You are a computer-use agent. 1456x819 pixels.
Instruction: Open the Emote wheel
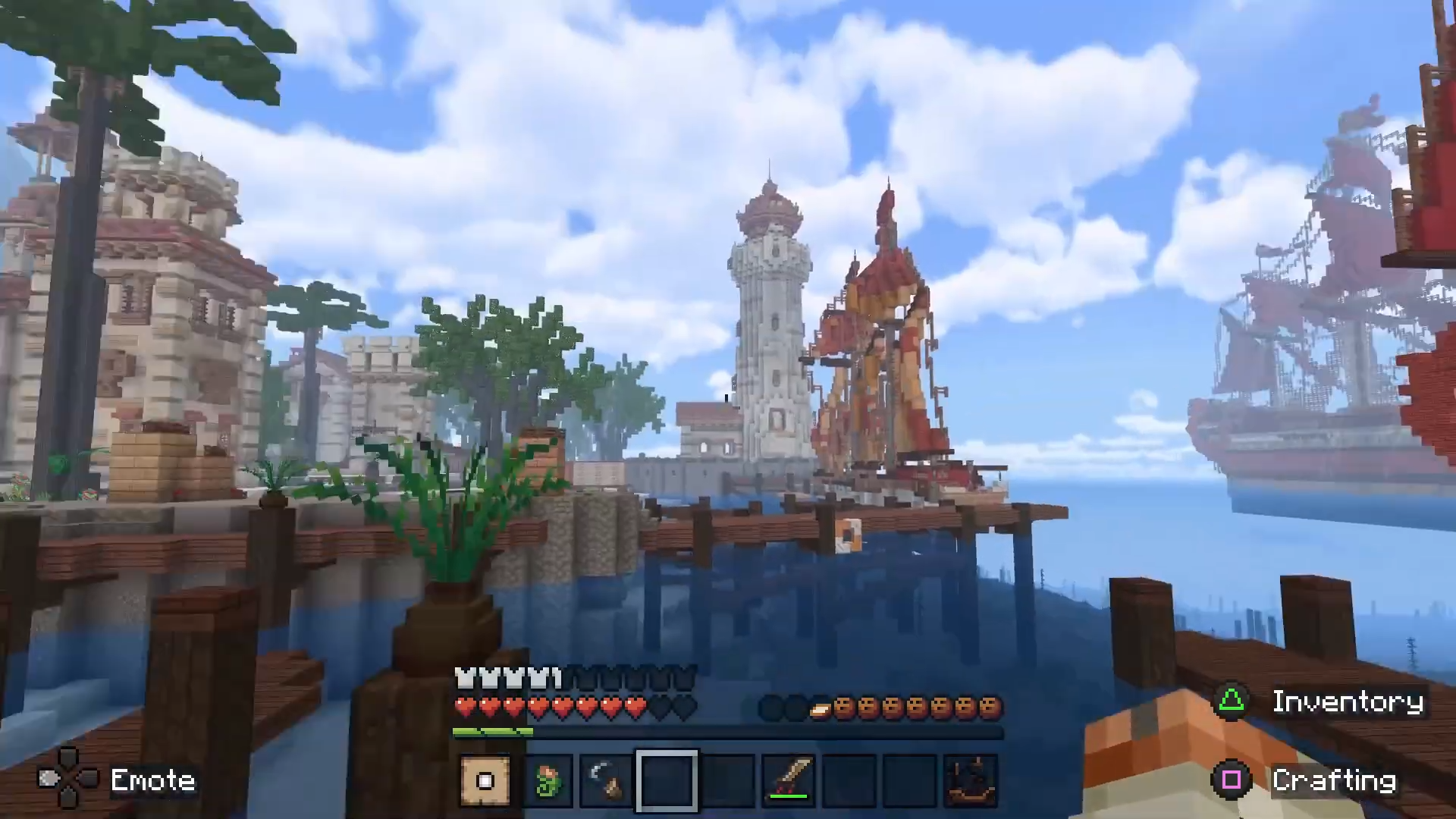pyautogui.click(x=118, y=780)
